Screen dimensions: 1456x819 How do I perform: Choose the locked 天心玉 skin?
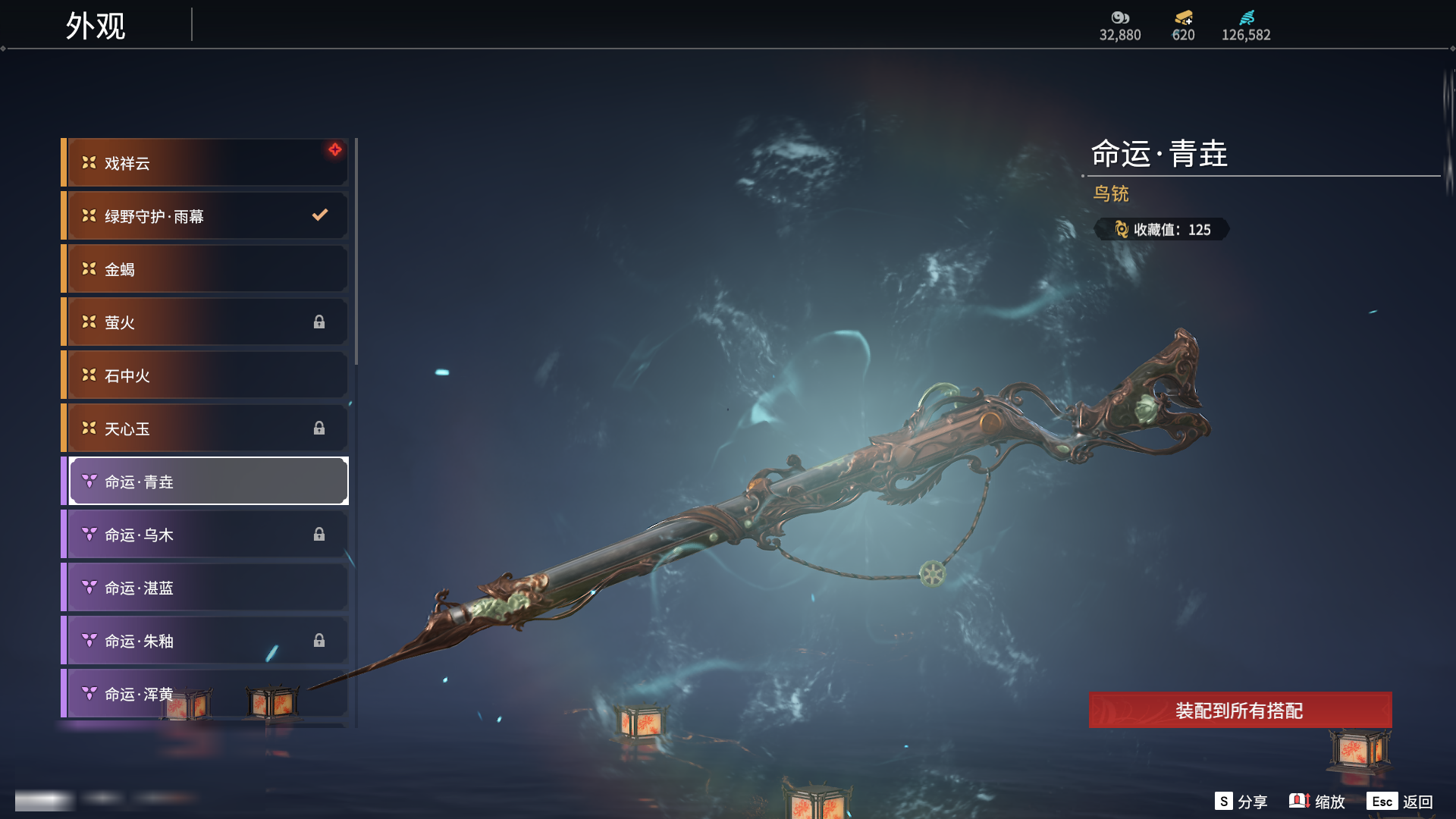point(205,428)
